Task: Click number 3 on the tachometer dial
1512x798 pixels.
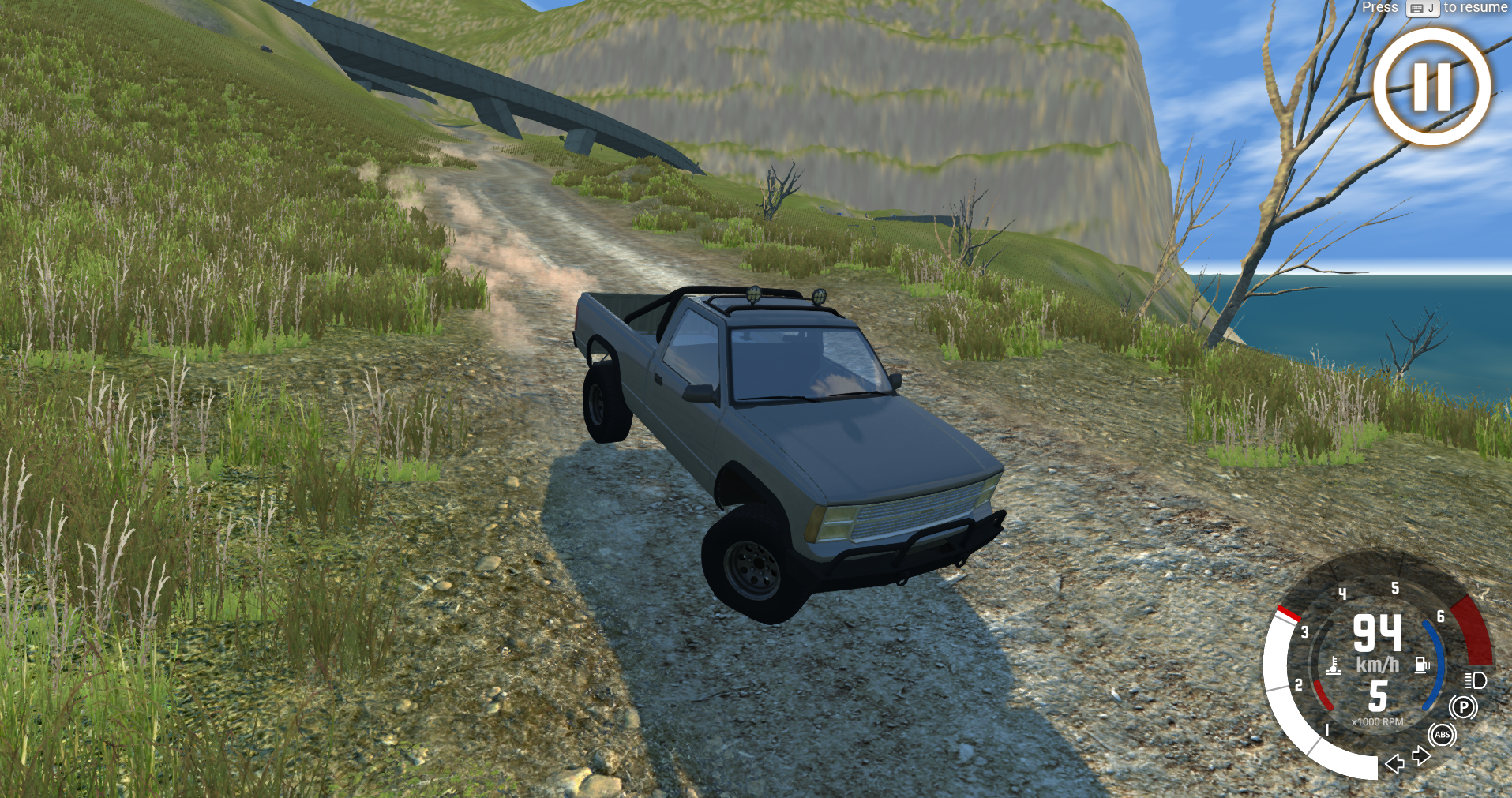Action: tap(1304, 631)
